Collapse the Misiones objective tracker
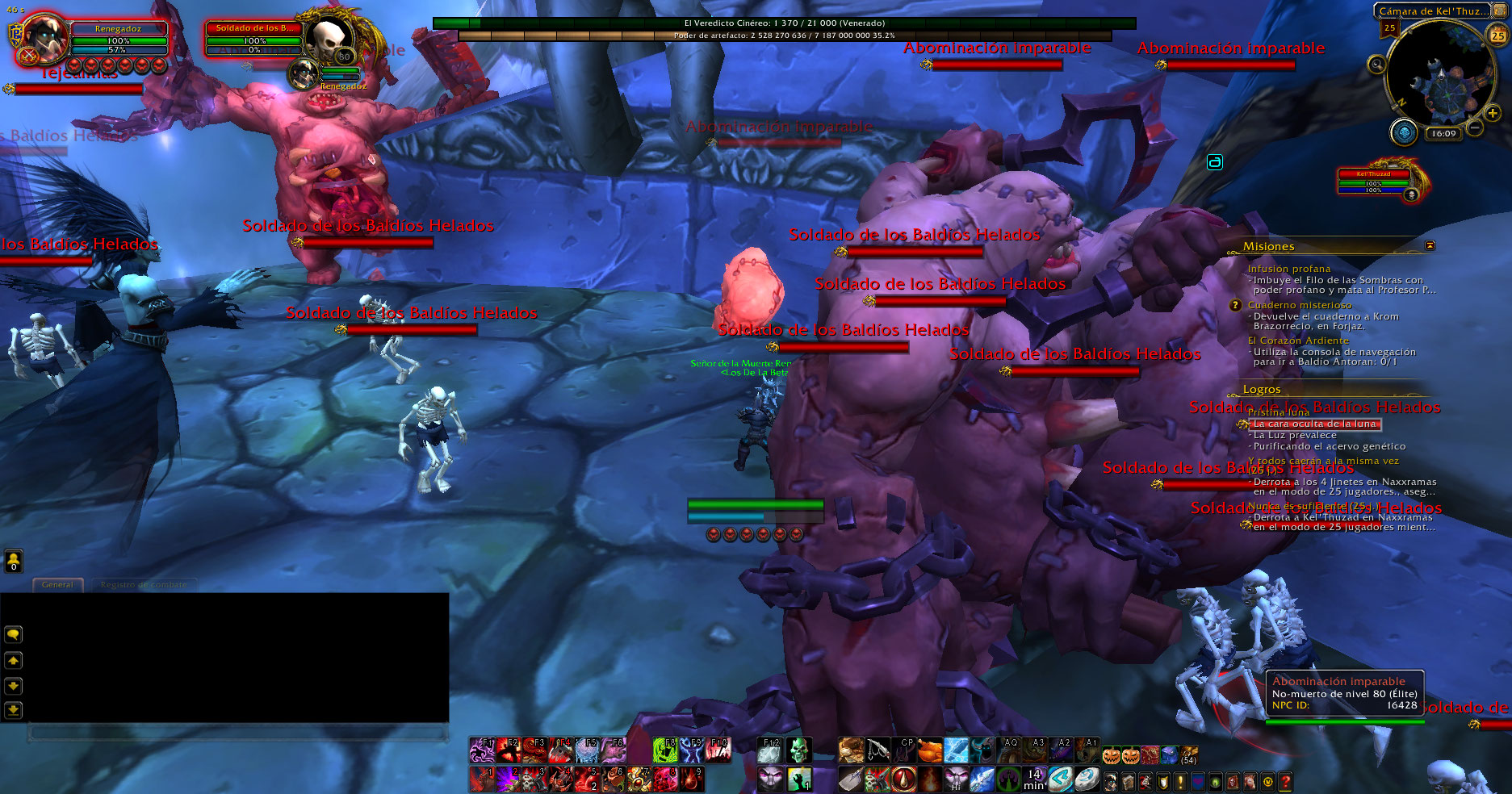The width and height of the screenshot is (1512, 794). point(1430,245)
